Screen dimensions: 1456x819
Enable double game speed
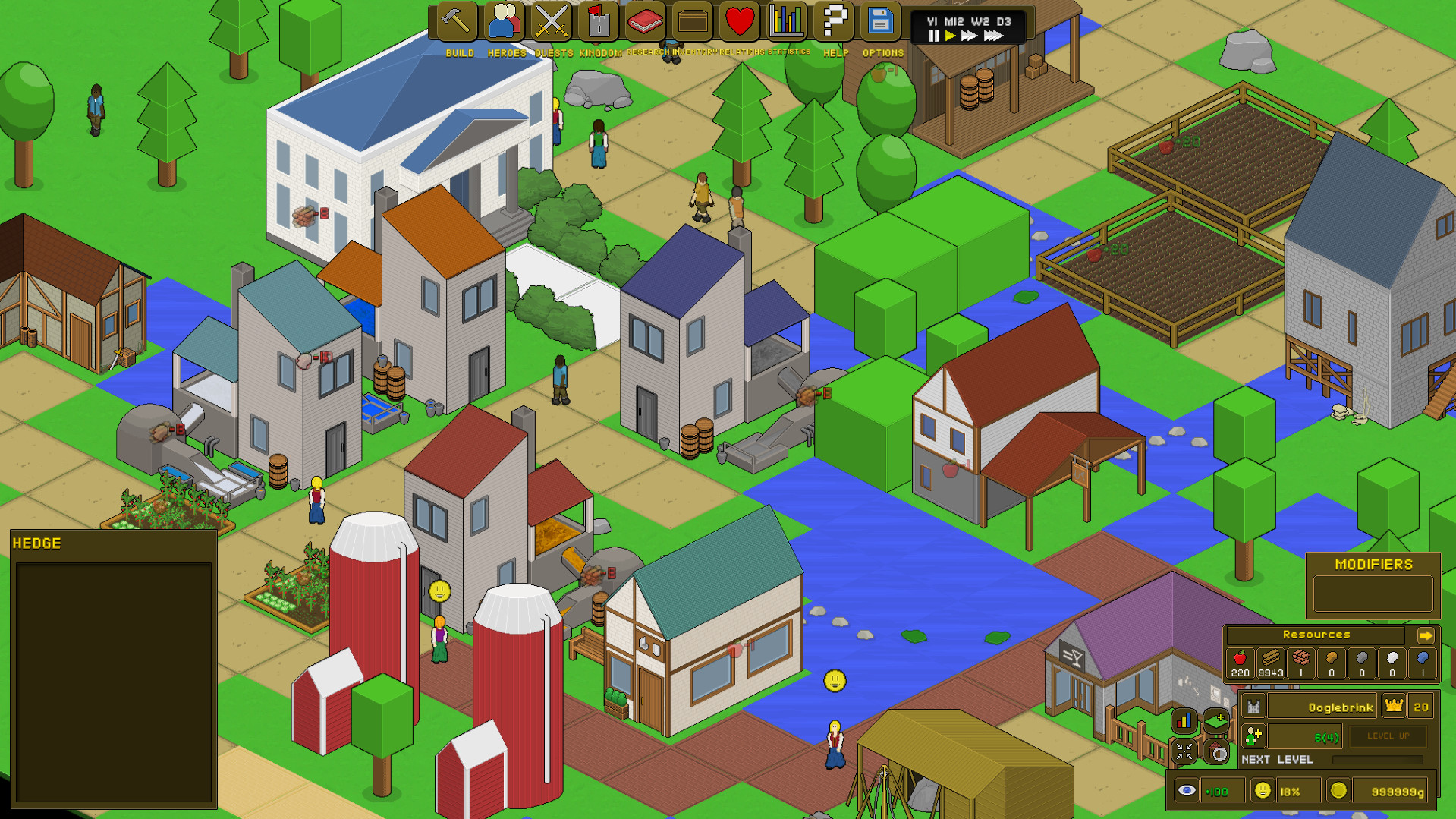969,35
